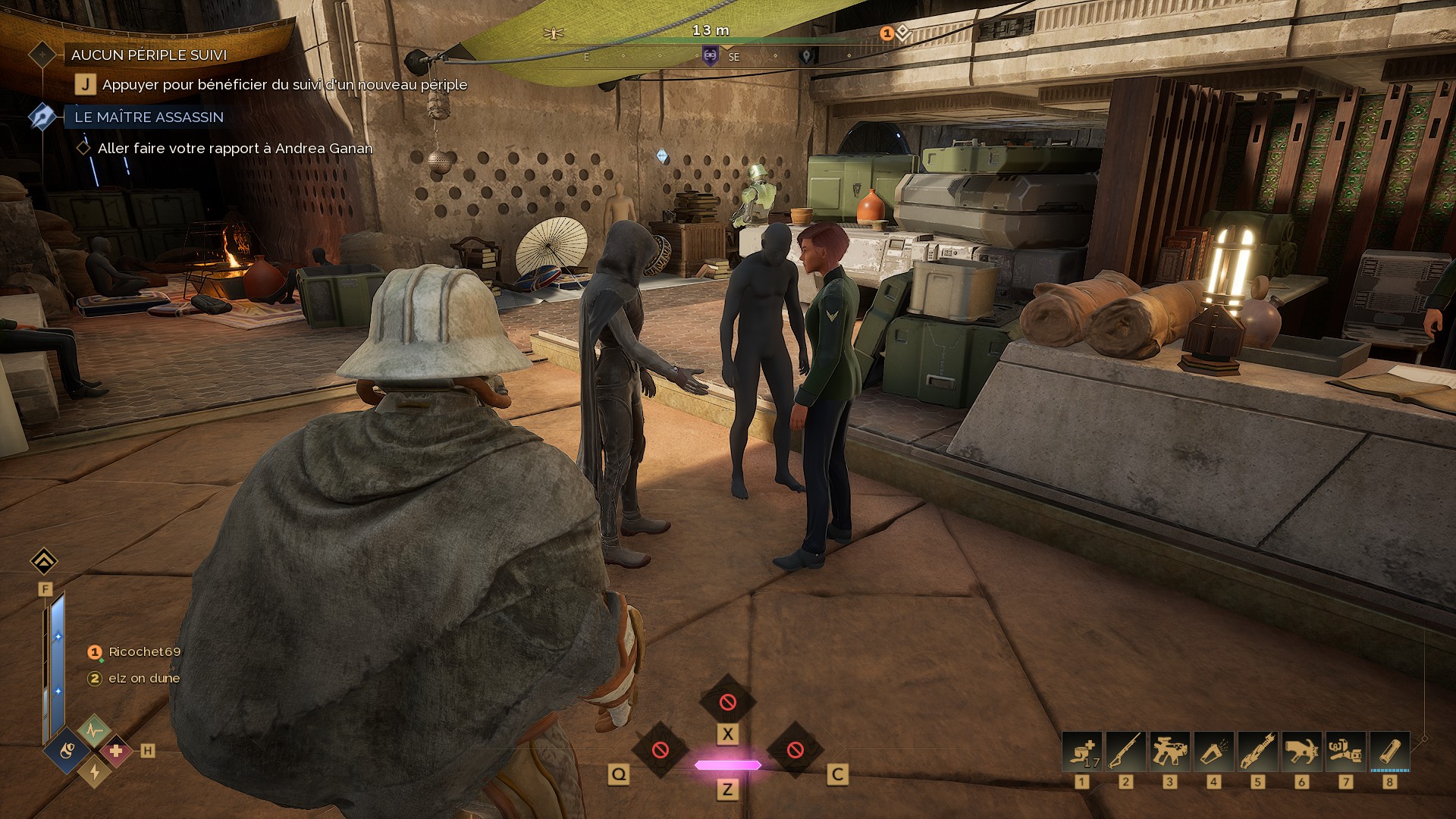1456x819 pixels.
Task: Choose the cylinder item in slot 8
Action: pos(1390,752)
